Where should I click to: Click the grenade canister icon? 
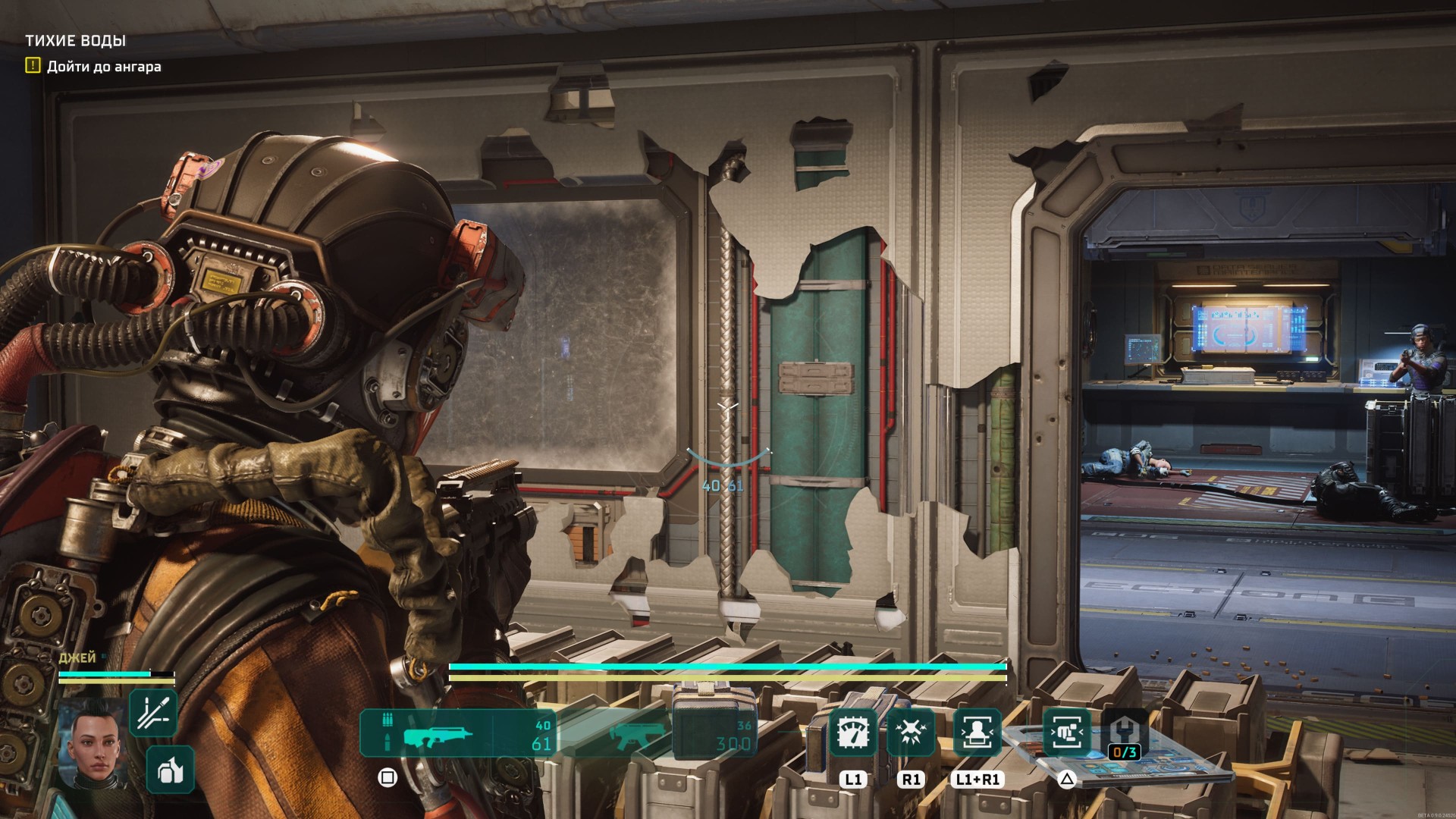pyautogui.click(x=170, y=770)
